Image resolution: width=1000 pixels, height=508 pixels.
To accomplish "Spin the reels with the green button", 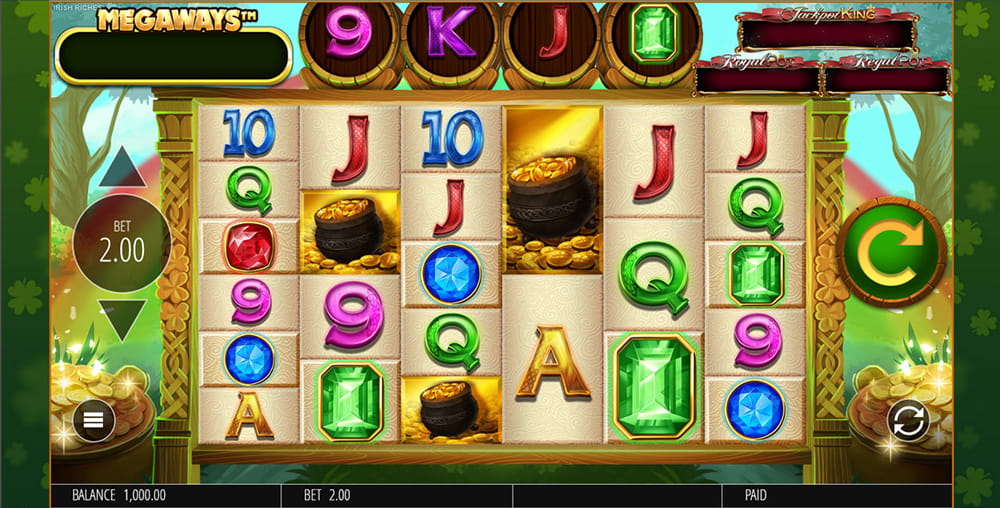I will click(x=891, y=251).
